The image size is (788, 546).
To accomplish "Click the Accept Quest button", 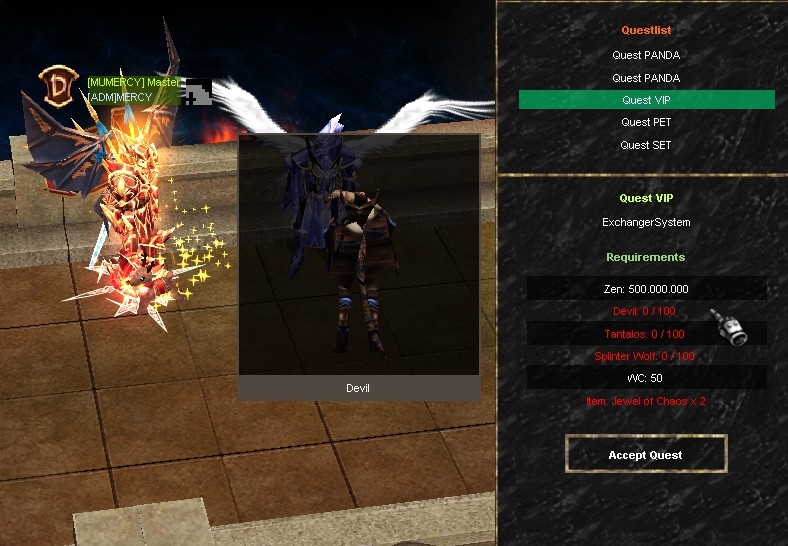I will coord(645,455).
